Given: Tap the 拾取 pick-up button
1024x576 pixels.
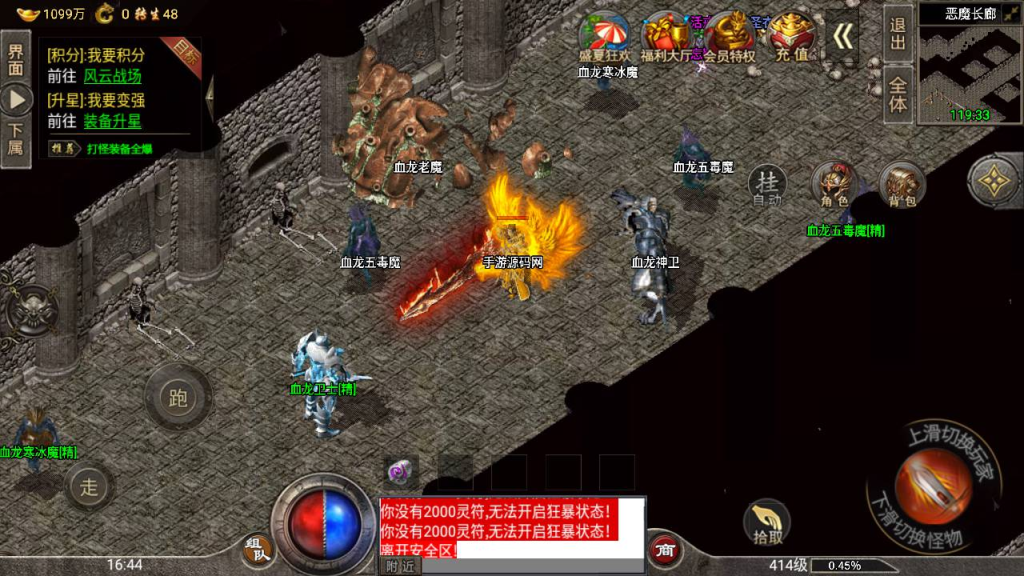Looking at the screenshot, I should pyautogui.click(x=767, y=521).
